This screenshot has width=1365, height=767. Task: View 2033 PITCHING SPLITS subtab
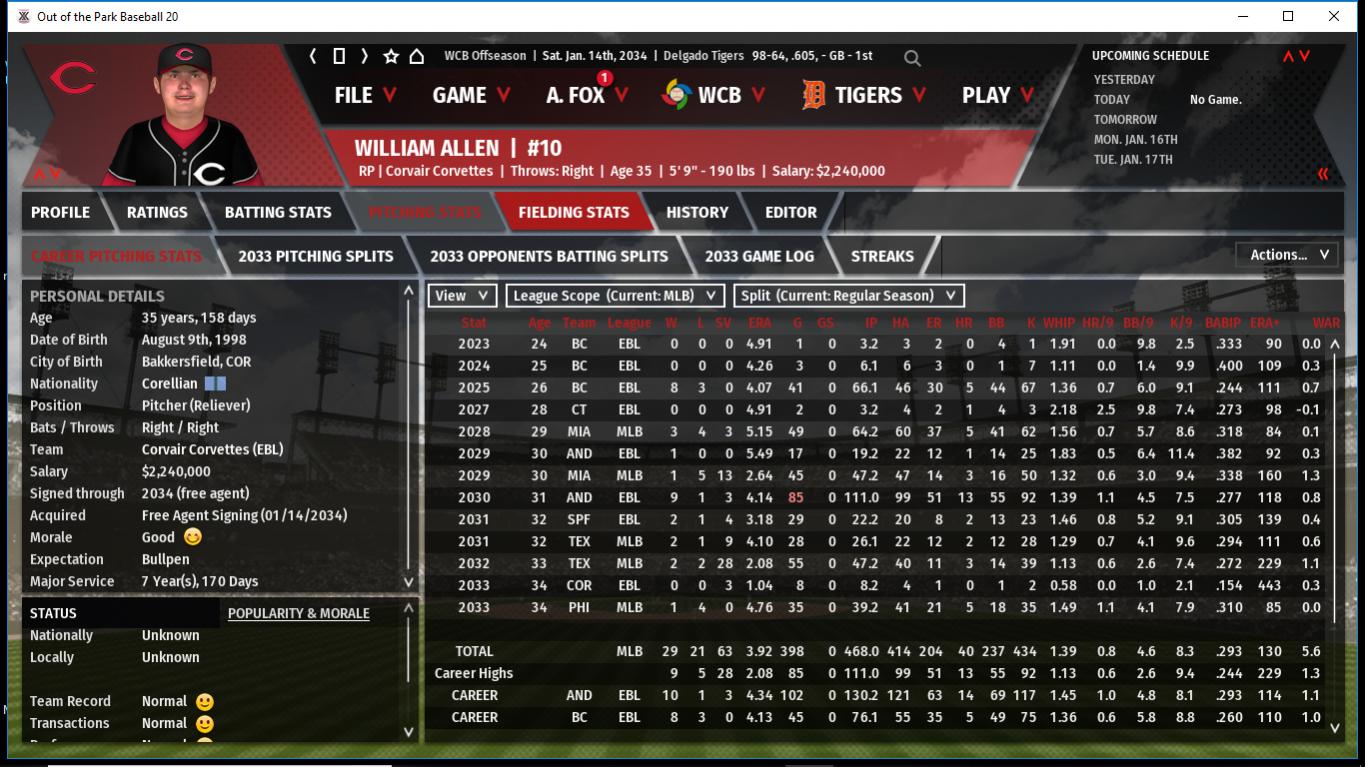(316, 256)
